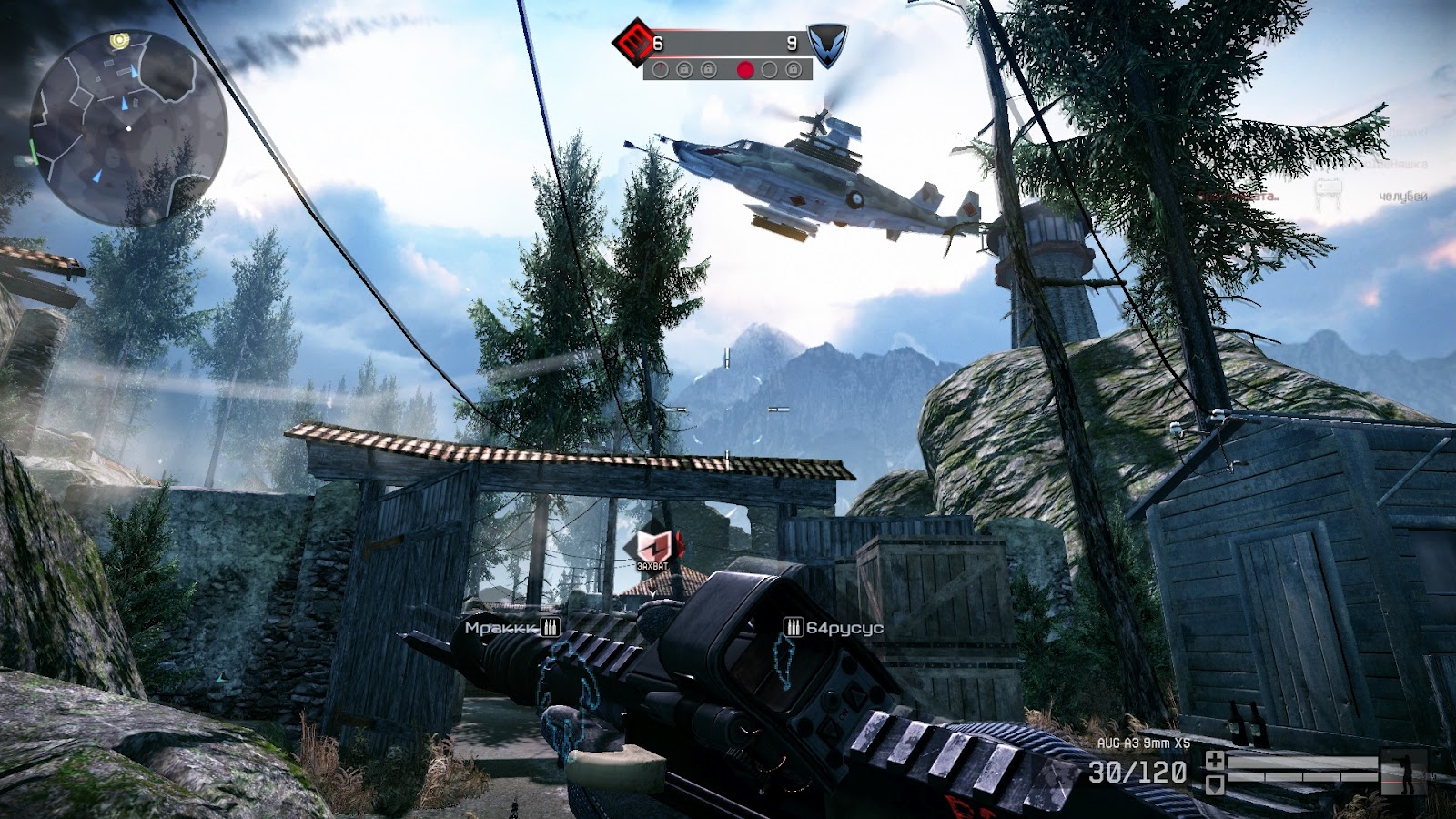The image size is (1456, 819).
Task: Toggle the first locked objective padlock circle
Action: (x=685, y=69)
